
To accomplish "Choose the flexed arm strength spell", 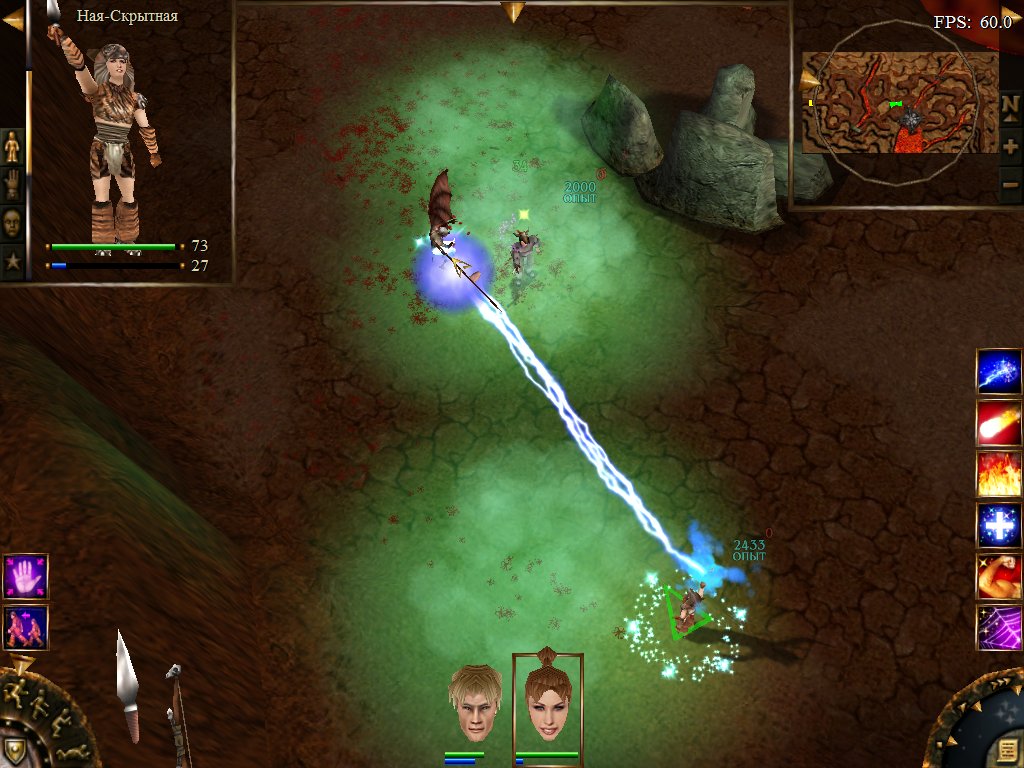I will (x=998, y=576).
